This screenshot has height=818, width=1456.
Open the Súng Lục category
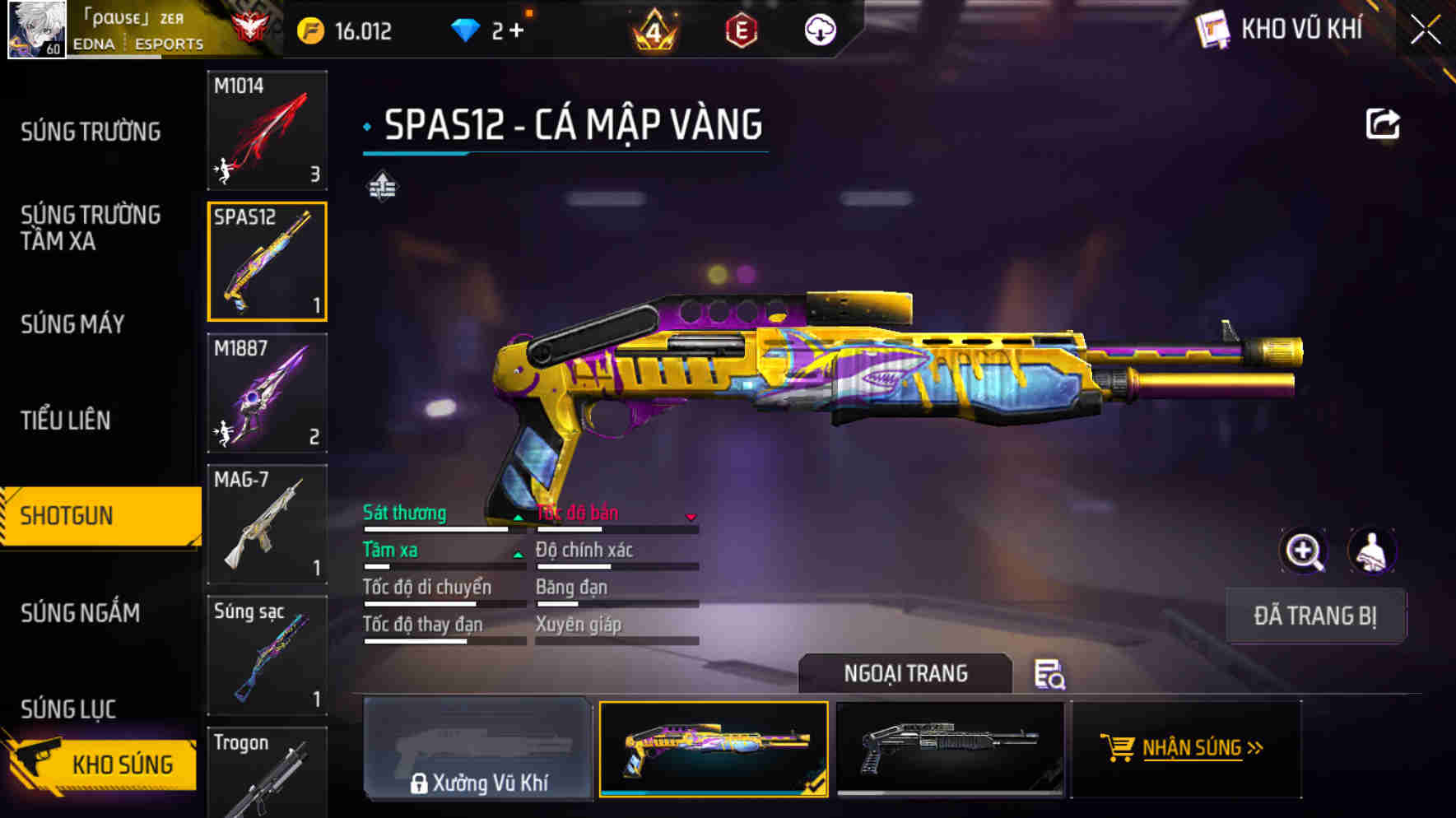(68, 709)
